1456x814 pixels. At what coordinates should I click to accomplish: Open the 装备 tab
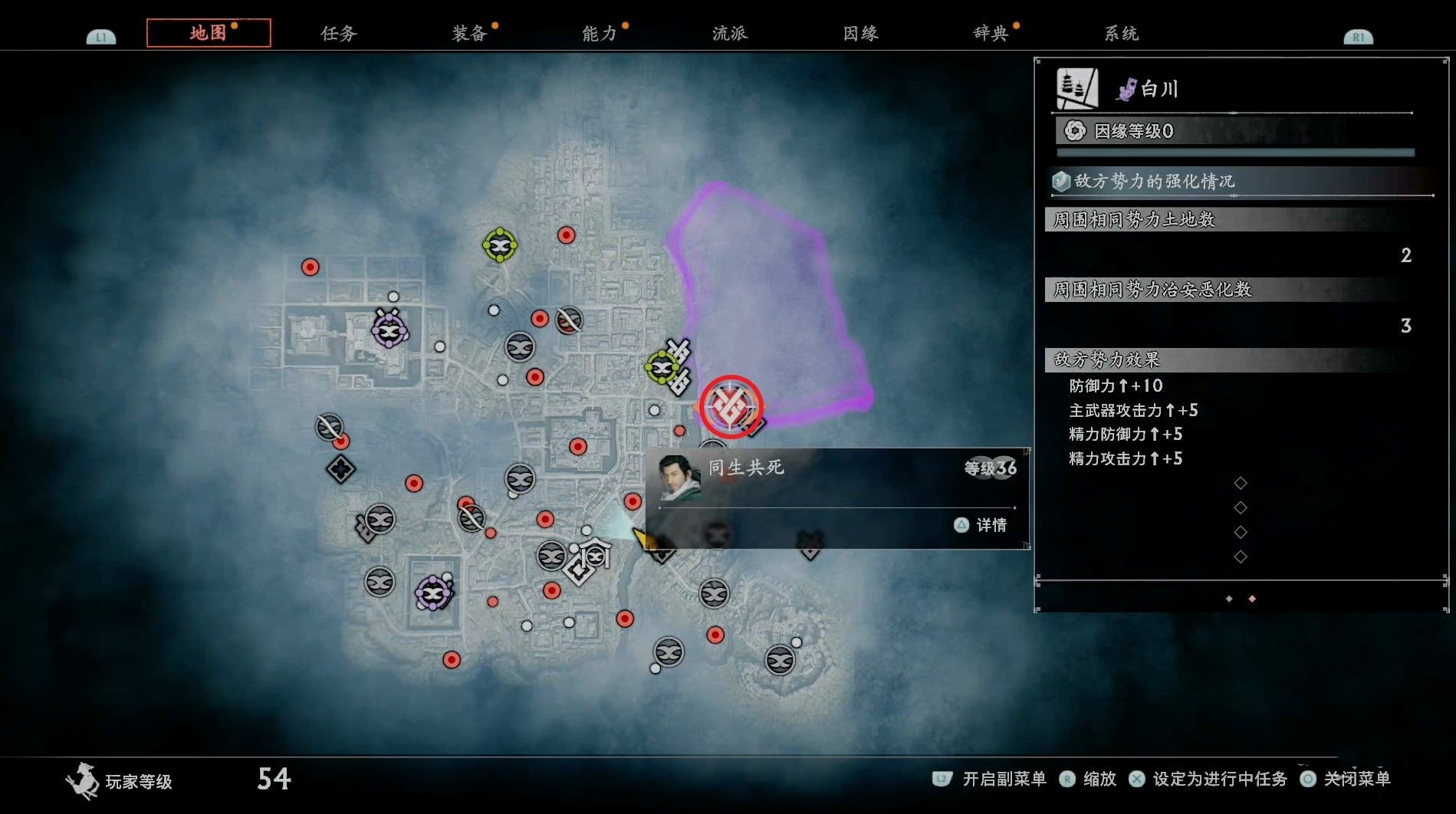click(x=469, y=33)
